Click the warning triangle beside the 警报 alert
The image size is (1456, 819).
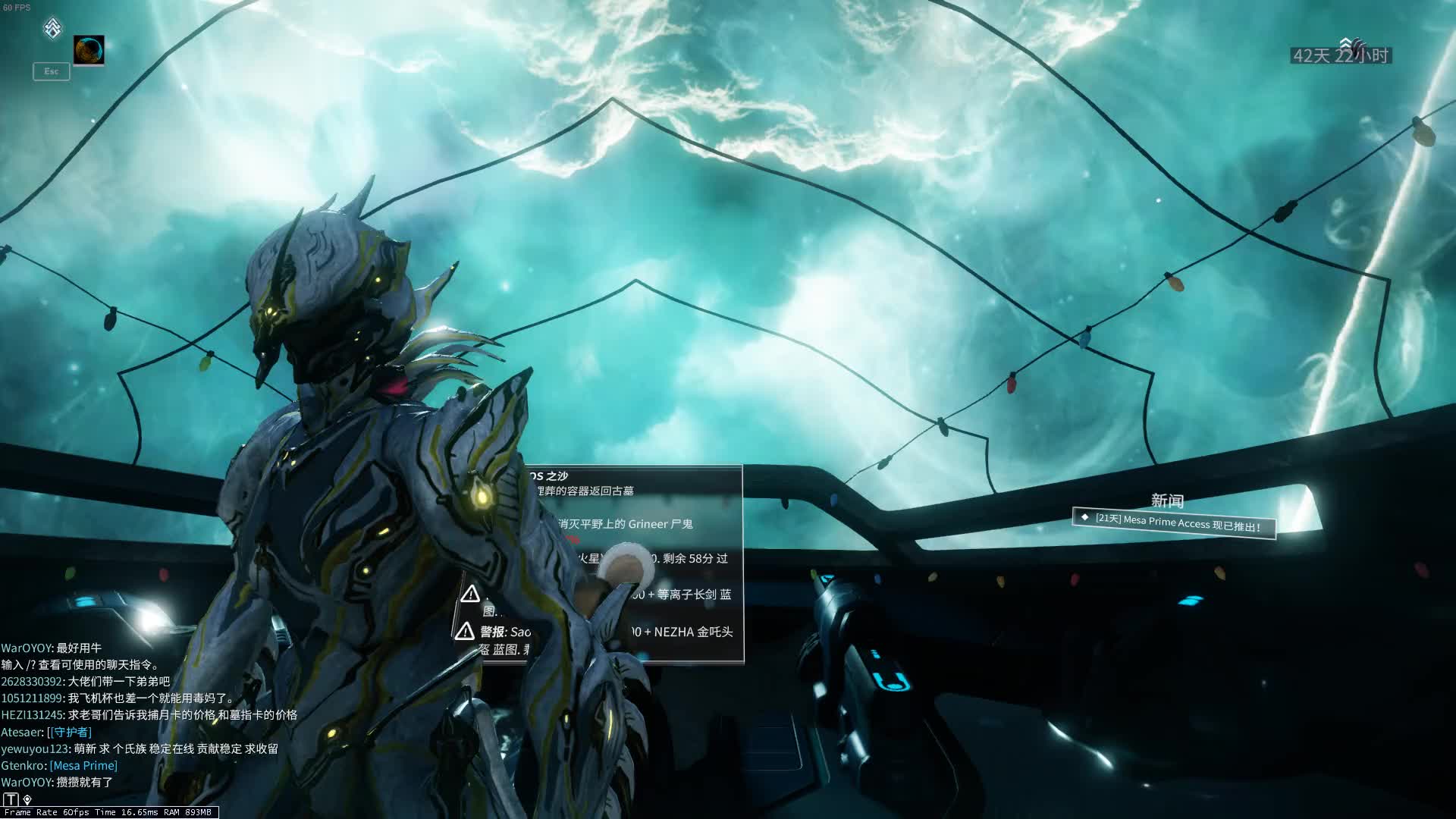tap(467, 630)
